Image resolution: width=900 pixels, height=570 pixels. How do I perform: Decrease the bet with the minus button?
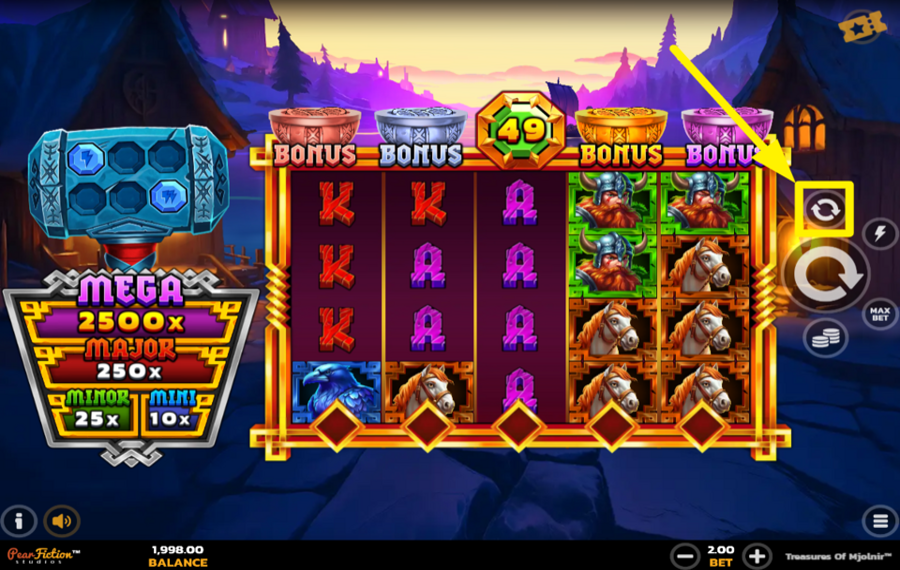click(685, 555)
